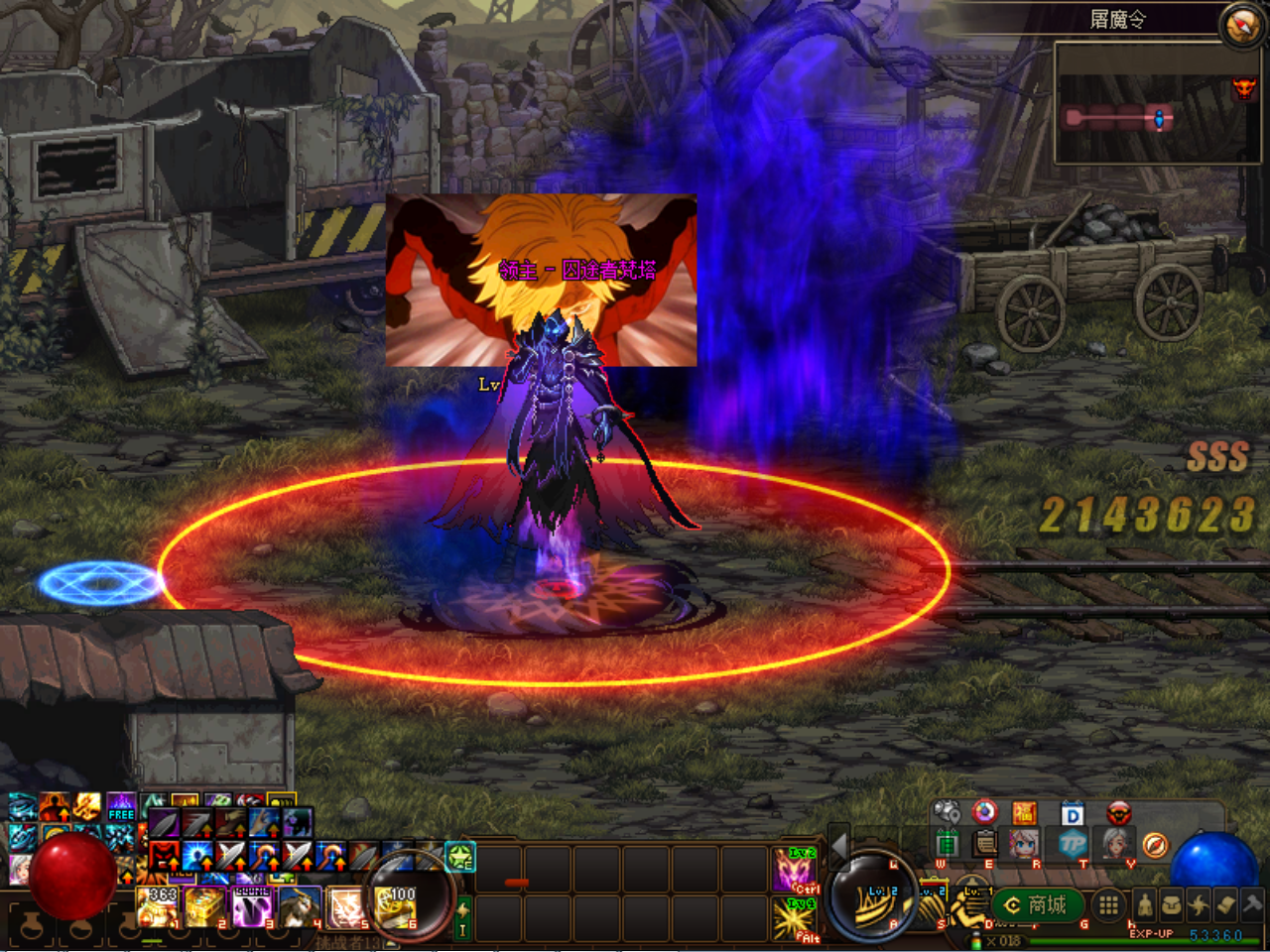Click the golden 福 festival event icon
Image resolution: width=1270 pixels, height=952 pixels.
point(1024,813)
